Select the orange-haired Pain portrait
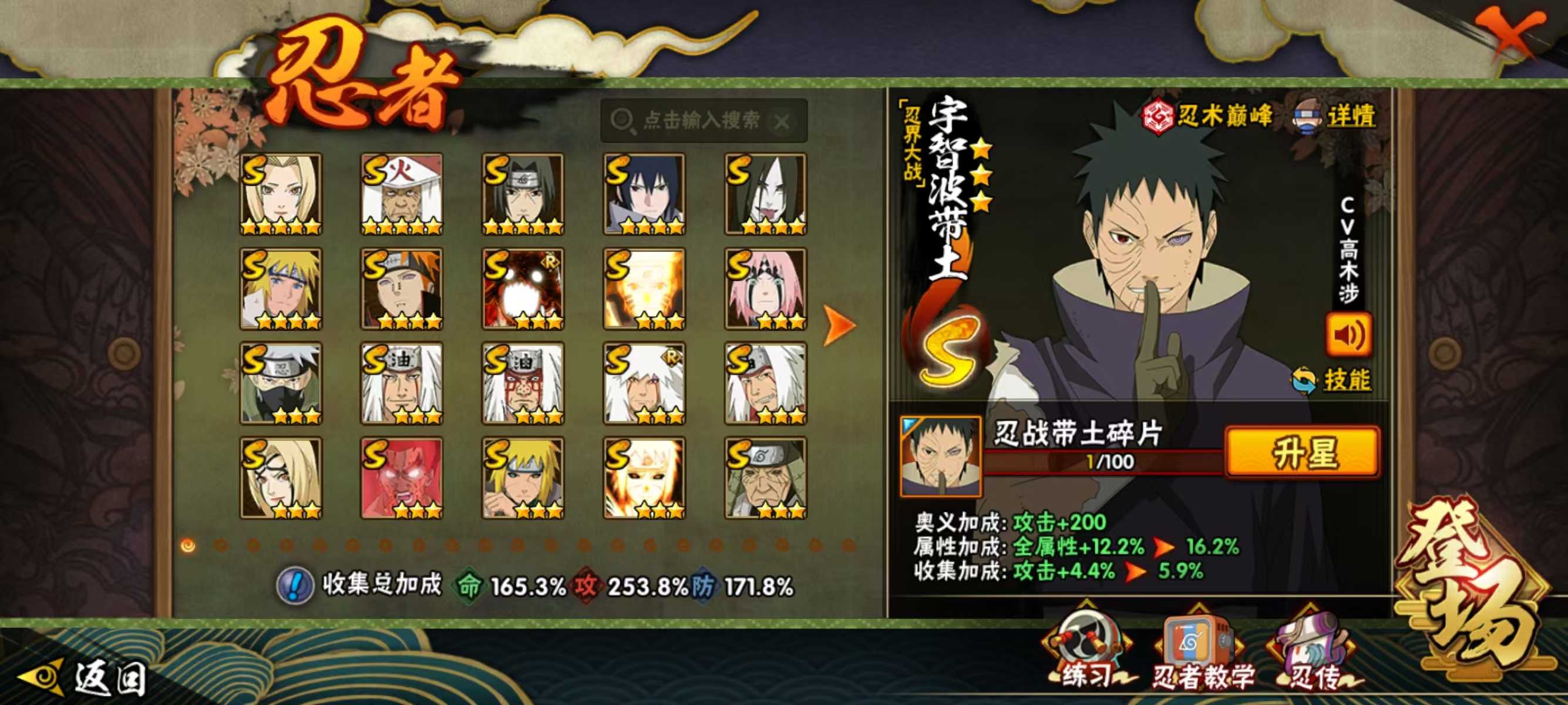The height and width of the screenshot is (705, 1568). pyautogui.click(x=402, y=288)
